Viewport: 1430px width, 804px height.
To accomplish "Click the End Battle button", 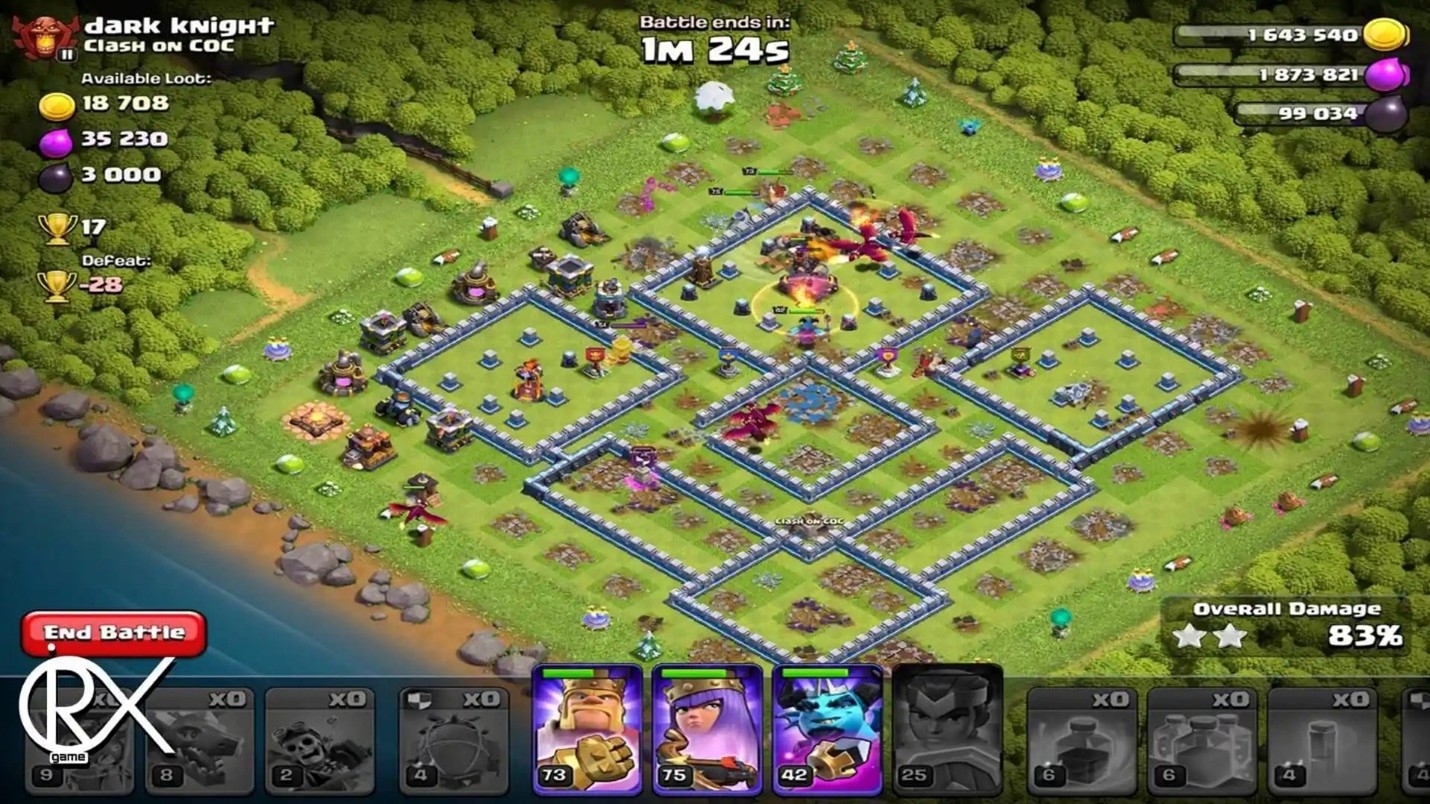I will coord(114,633).
